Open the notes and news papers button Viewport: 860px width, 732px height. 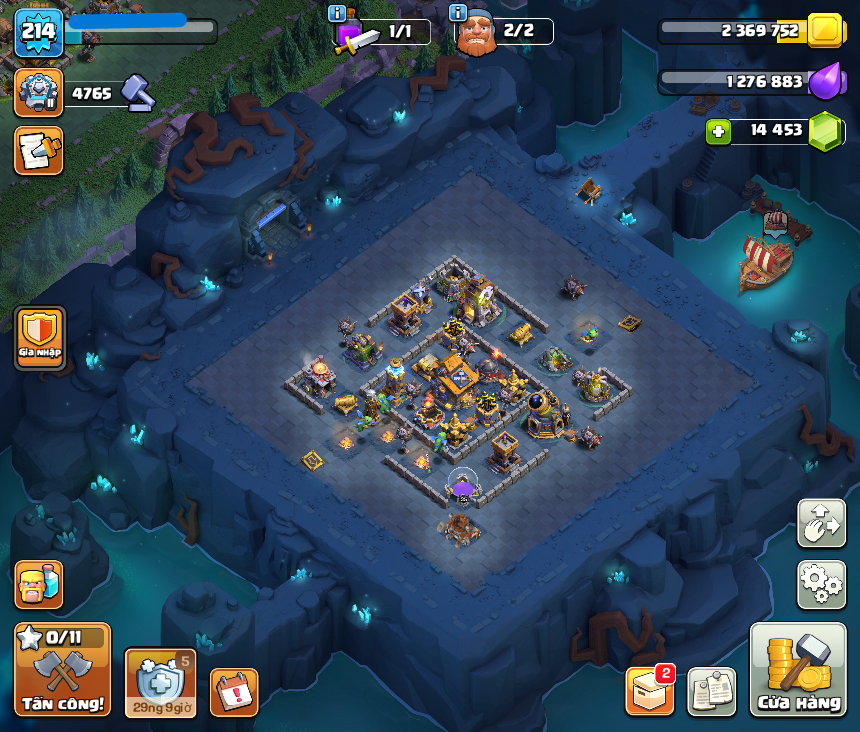pyautogui.click(x=711, y=691)
